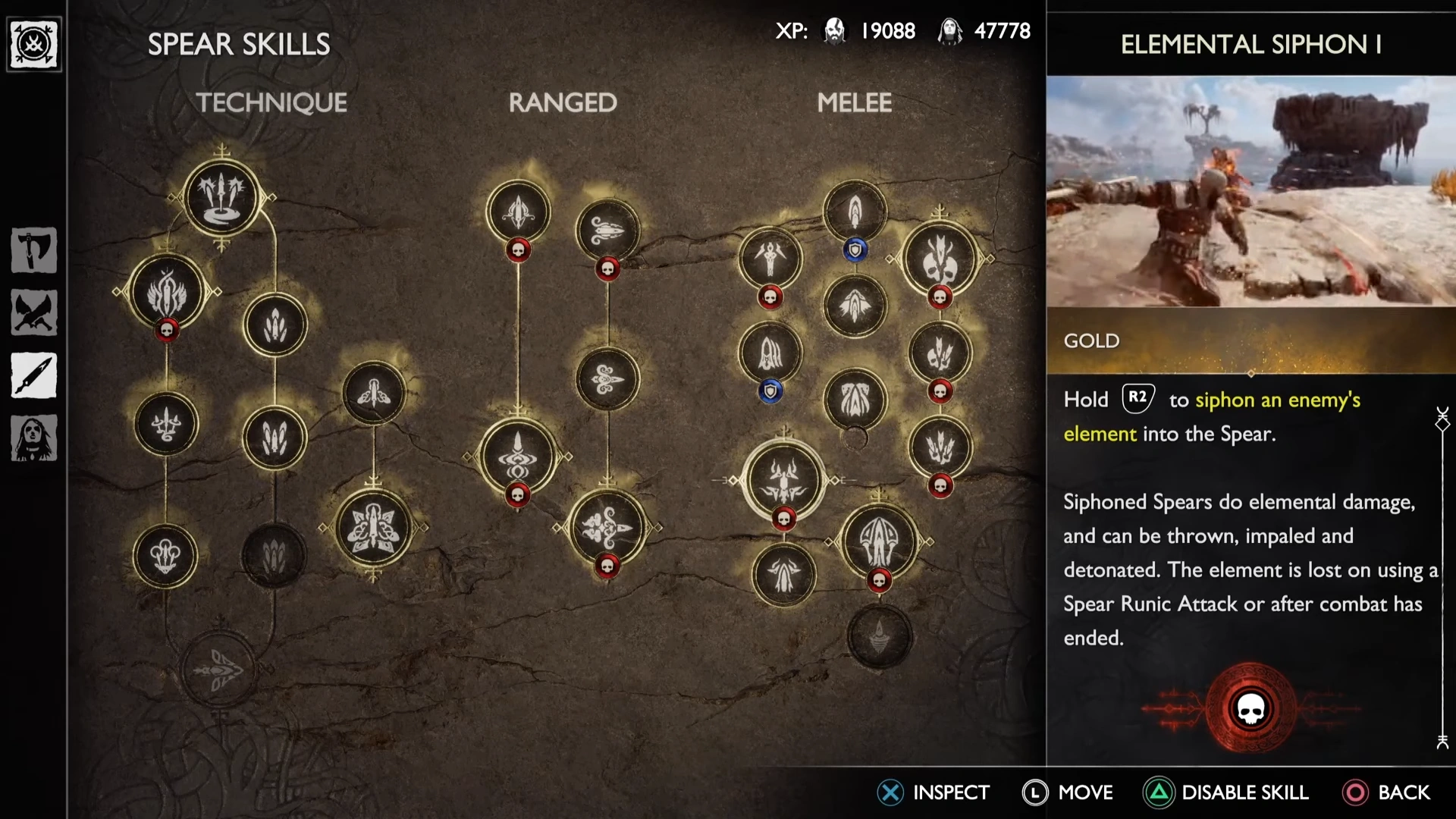This screenshot has height=819, width=1456.
Task: Show the hooded companion skills tab
Action: tap(34, 438)
